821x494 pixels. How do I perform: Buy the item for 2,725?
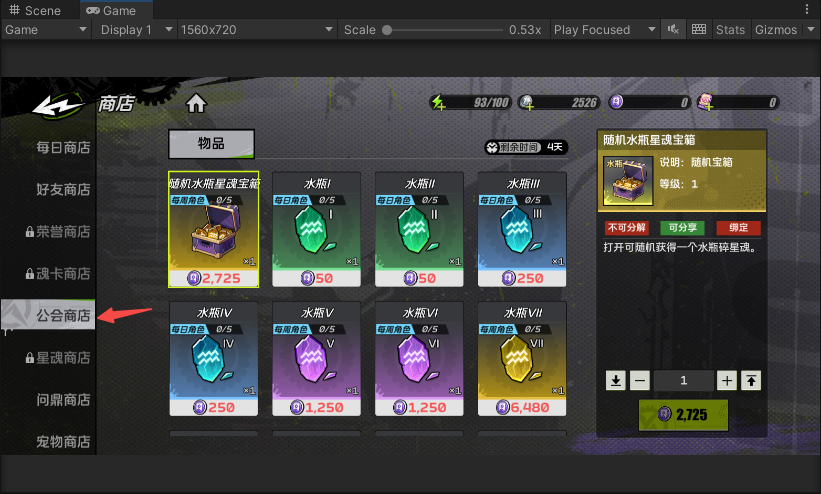pyautogui.click(x=683, y=414)
